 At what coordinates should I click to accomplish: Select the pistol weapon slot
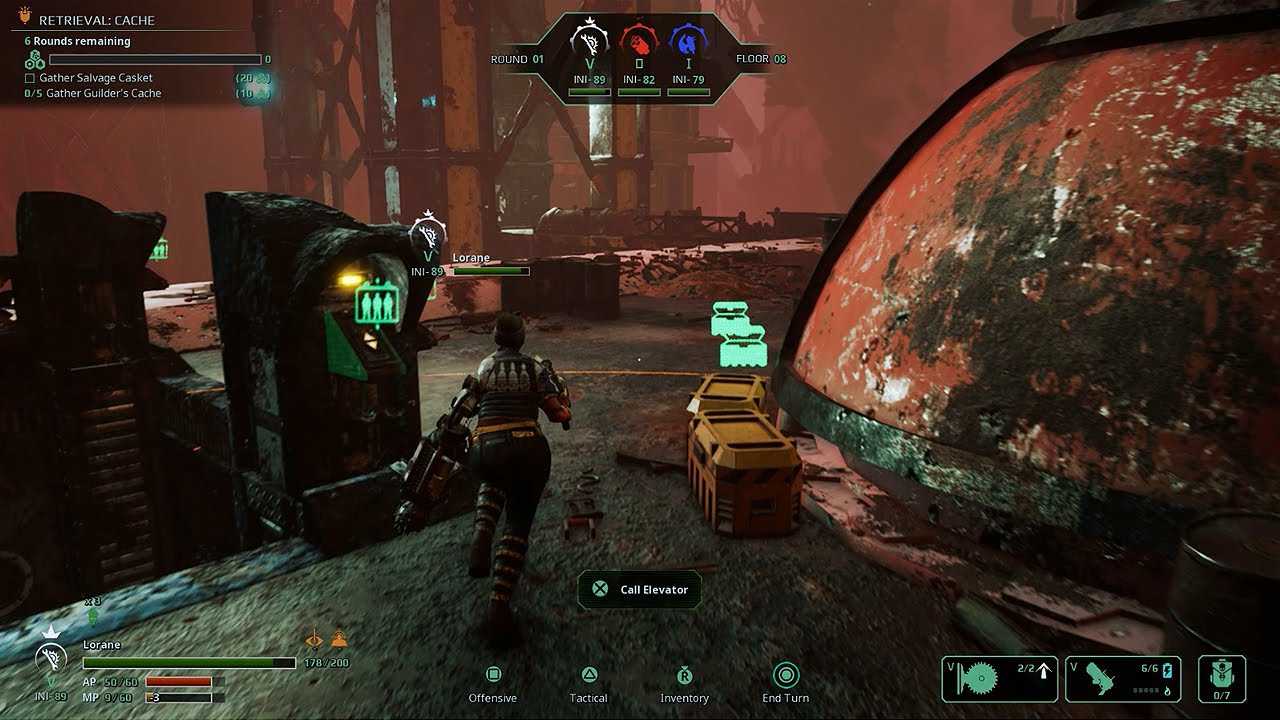tap(1123, 679)
